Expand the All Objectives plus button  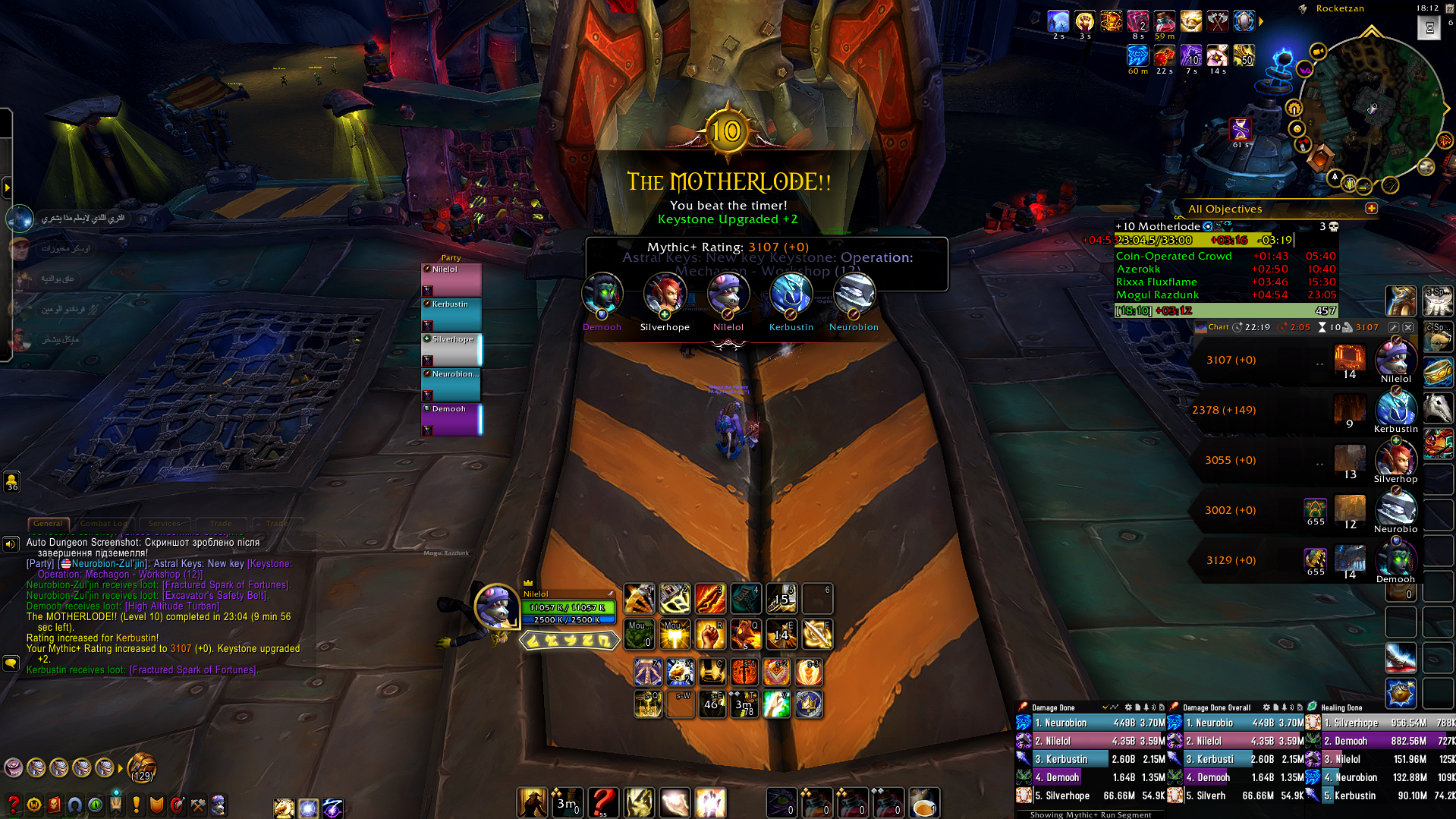tap(1371, 209)
